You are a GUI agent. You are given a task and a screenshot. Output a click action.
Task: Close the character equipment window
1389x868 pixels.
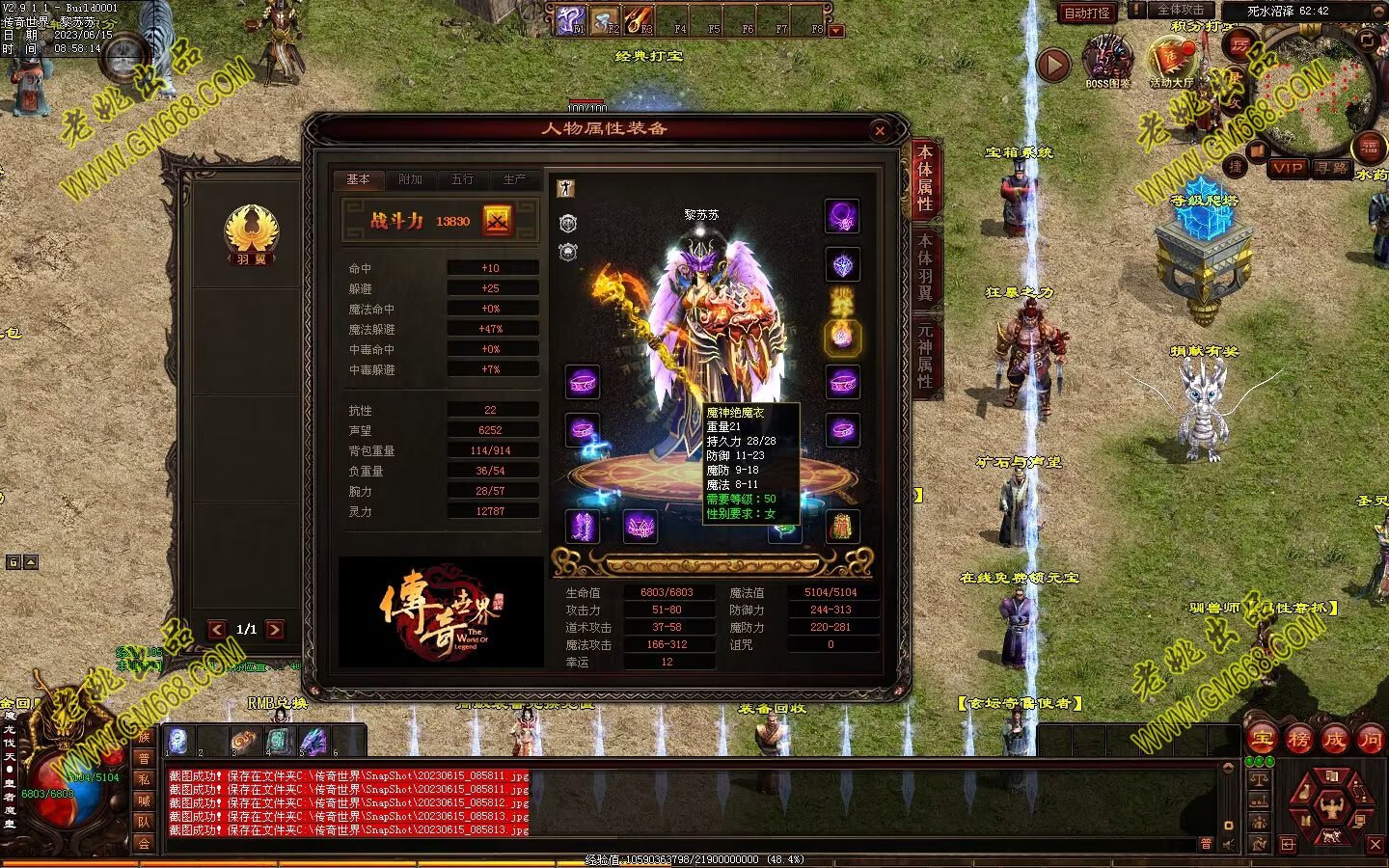pos(879,131)
